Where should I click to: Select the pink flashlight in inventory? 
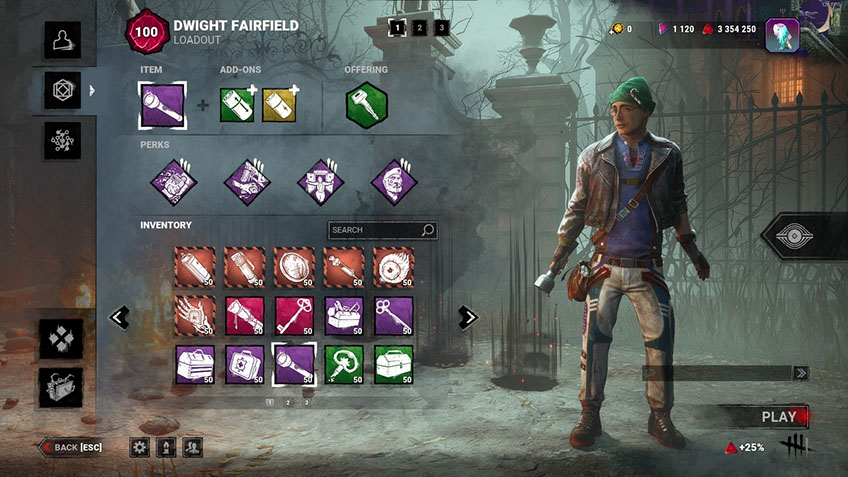click(244, 315)
